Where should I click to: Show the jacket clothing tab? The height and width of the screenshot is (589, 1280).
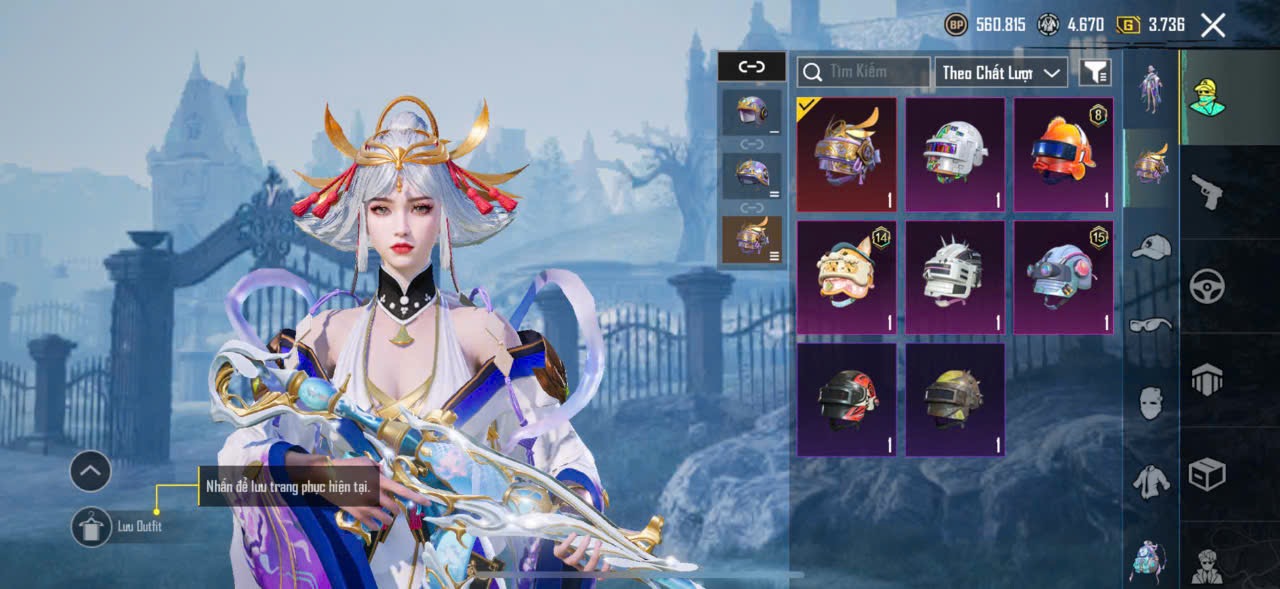[1151, 482]
